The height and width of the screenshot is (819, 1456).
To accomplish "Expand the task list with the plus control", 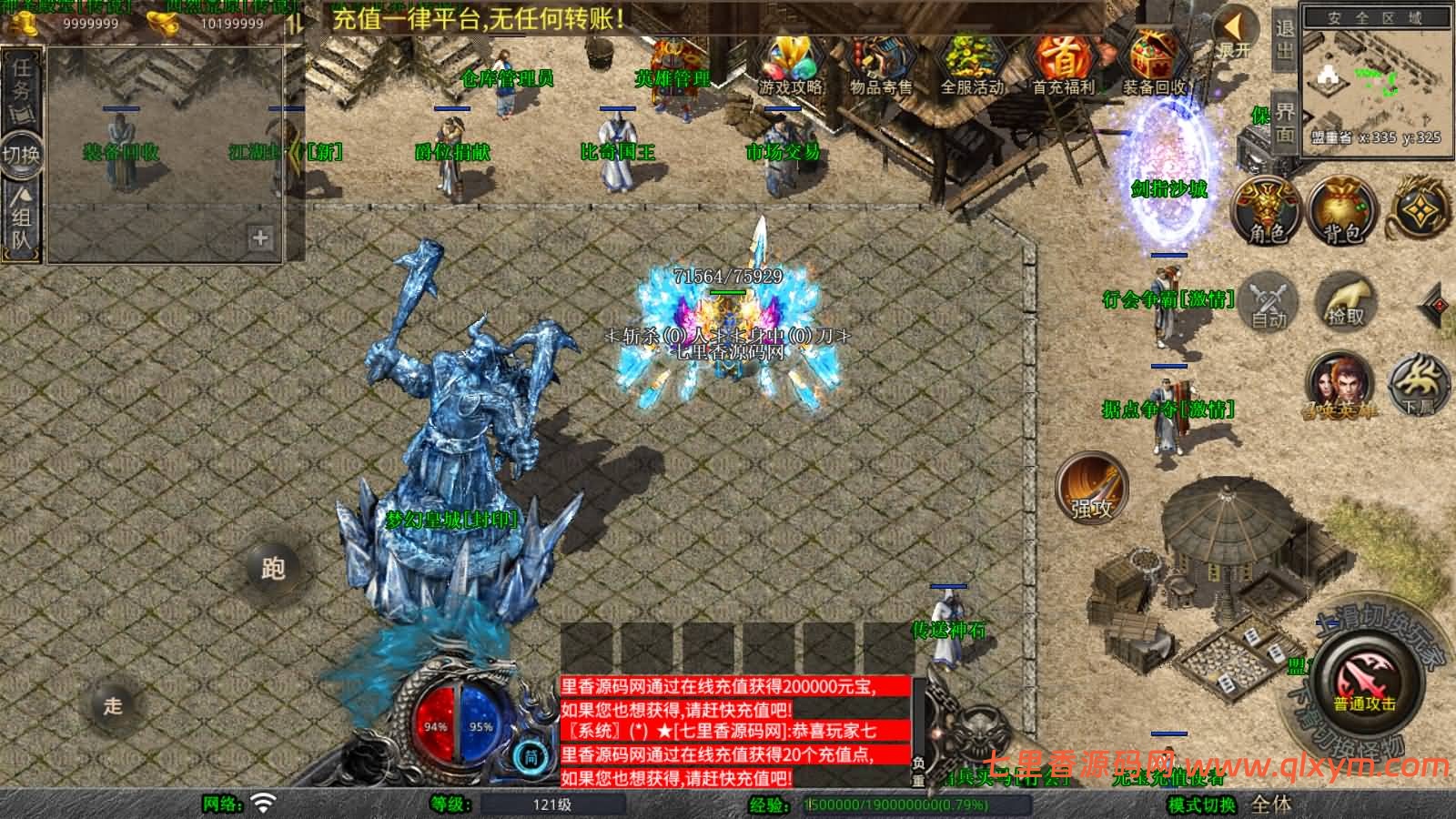I will [259, 238].
